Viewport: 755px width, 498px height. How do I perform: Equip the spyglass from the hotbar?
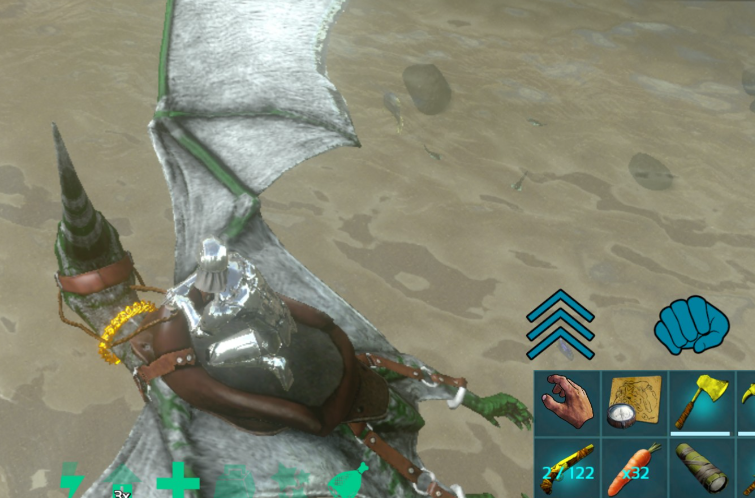(x=702, y=467)
